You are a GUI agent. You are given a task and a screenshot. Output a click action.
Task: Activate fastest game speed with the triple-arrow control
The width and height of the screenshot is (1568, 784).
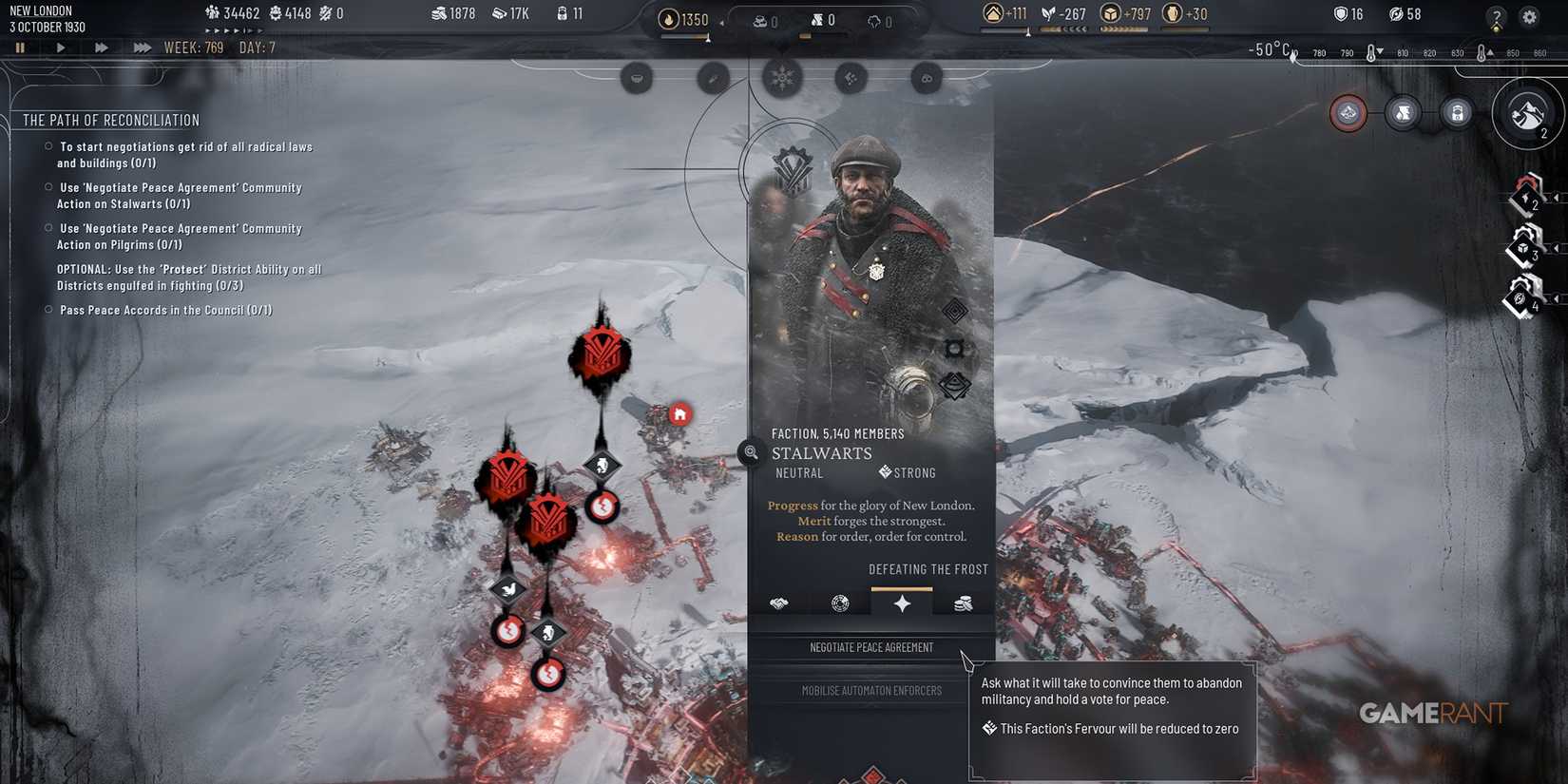[142, 47]
